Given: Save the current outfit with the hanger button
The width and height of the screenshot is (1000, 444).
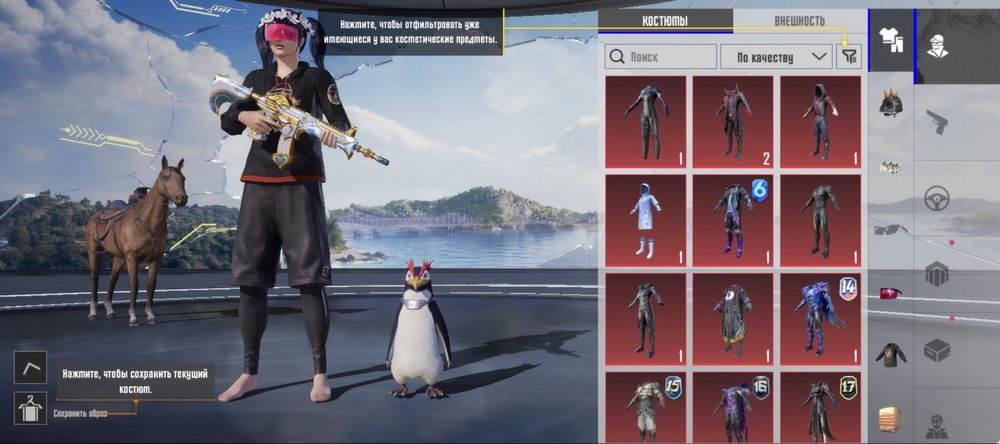Looking at the screenshot, I should (x=29, y=407).
